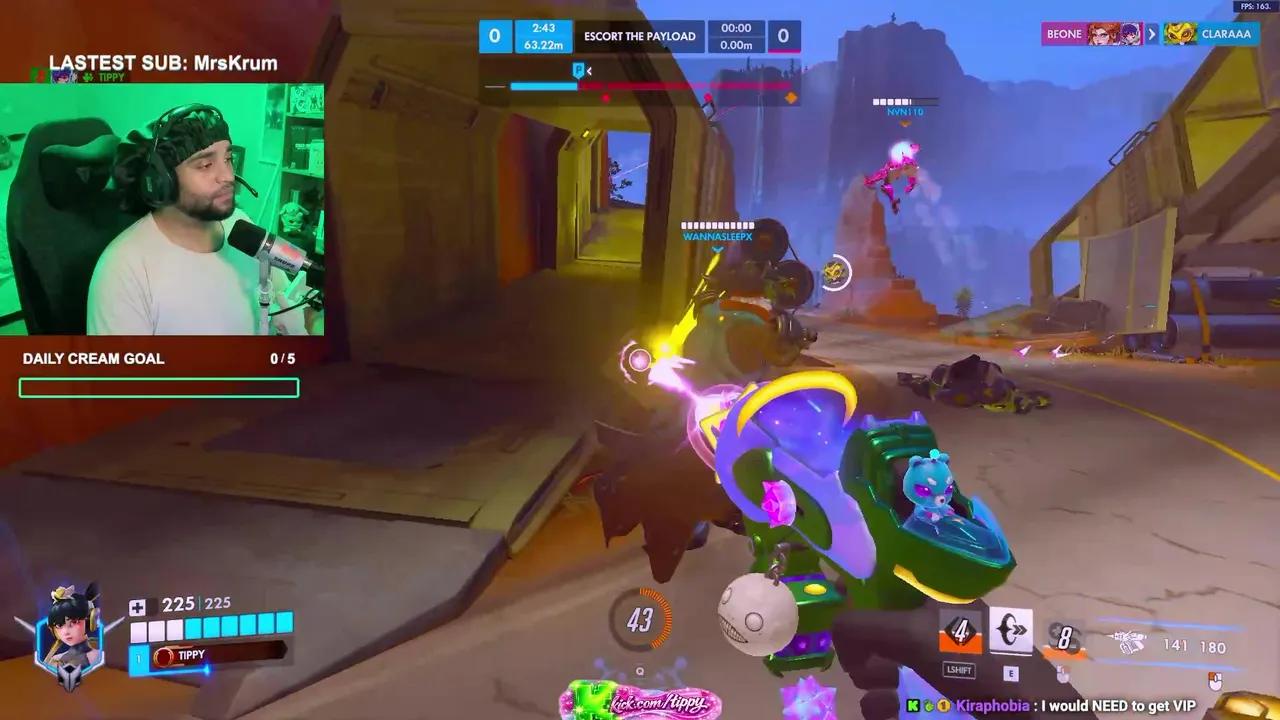Expand the kill feed chevron between BEONE and CLARAAA
This screenshot has height=720, width=1280.
[1151, 33]
